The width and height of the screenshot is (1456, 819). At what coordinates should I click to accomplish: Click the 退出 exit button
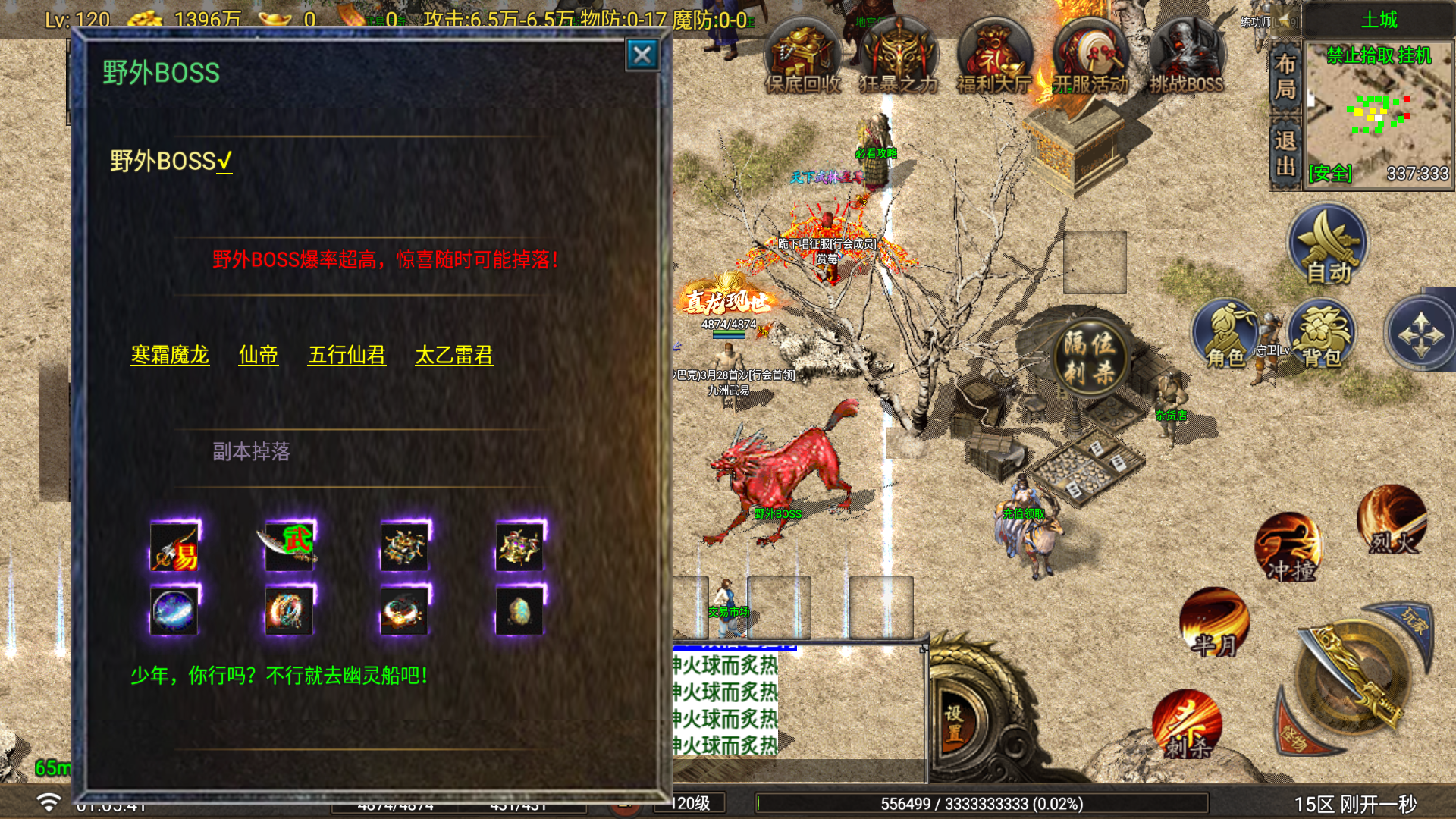(1285, 152)
